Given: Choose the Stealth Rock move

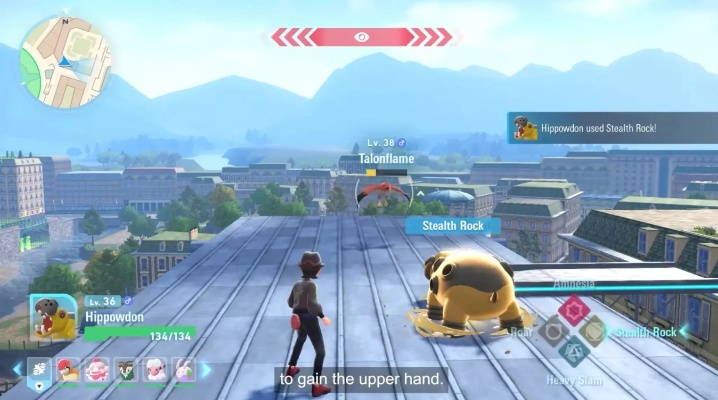Looking at the screenshot, I should pos(593,331).
